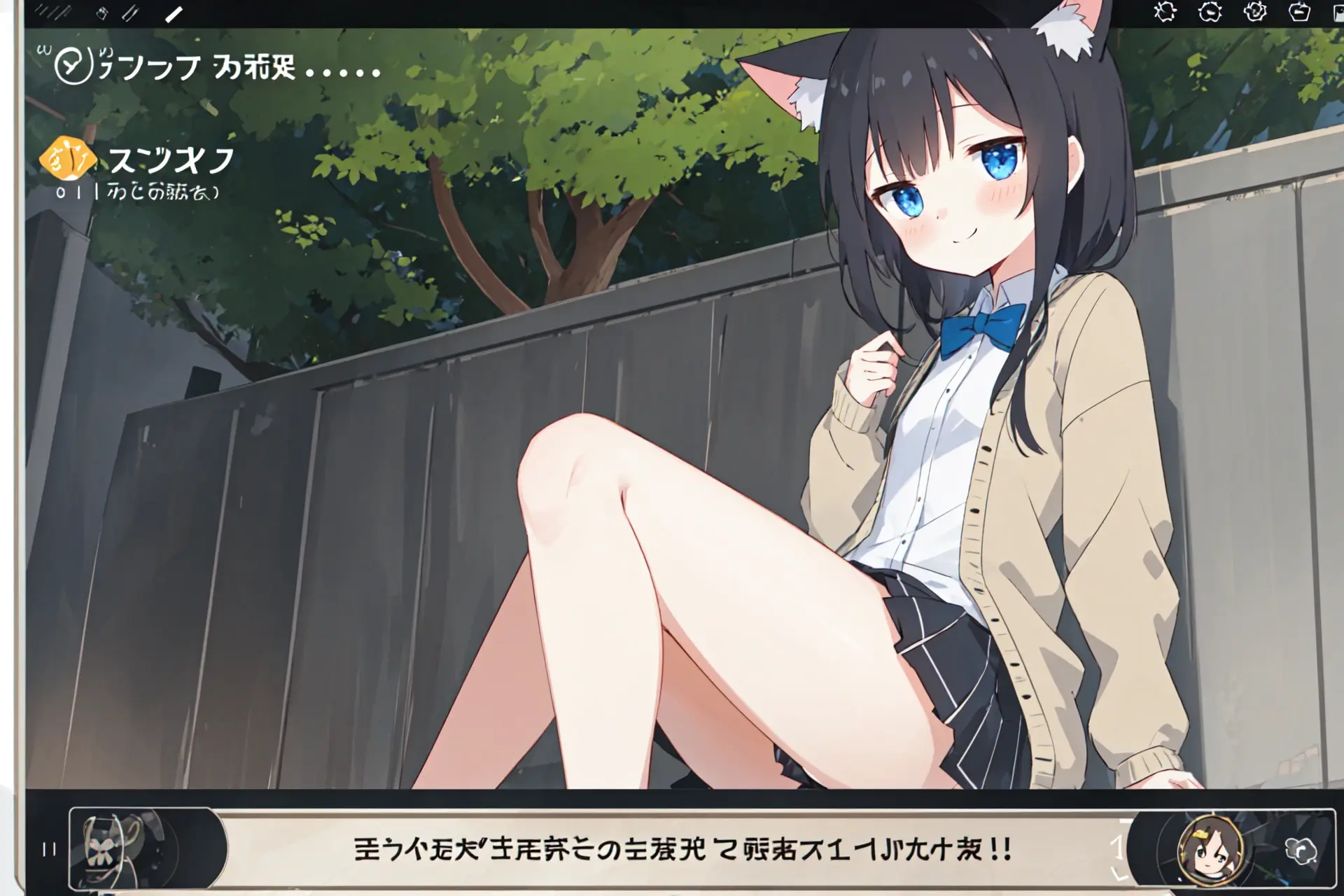The image size is (1344, 896).
Task: Open the first gear icon in the top-right bar
Action: pos(1165,11)
